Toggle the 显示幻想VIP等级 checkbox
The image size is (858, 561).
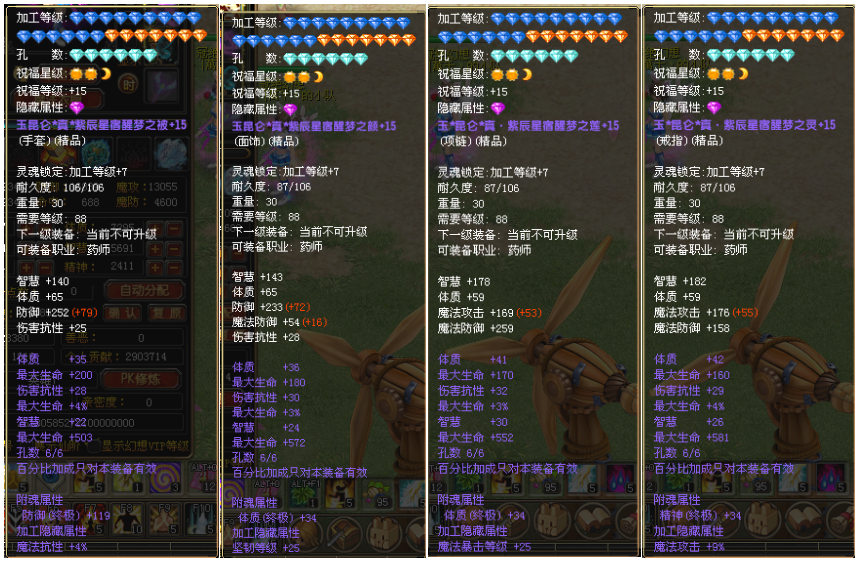point(93,445)
